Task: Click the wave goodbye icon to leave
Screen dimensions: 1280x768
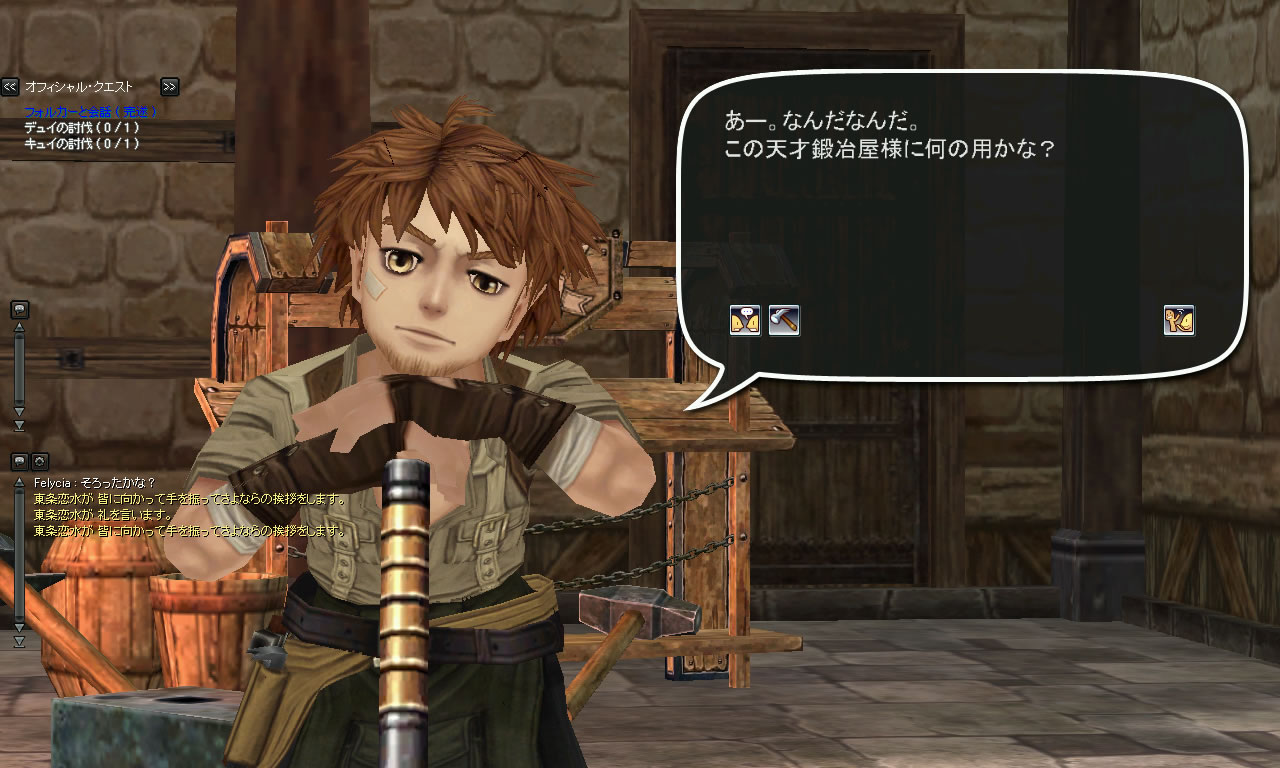Action: (x=1179, y=320)
